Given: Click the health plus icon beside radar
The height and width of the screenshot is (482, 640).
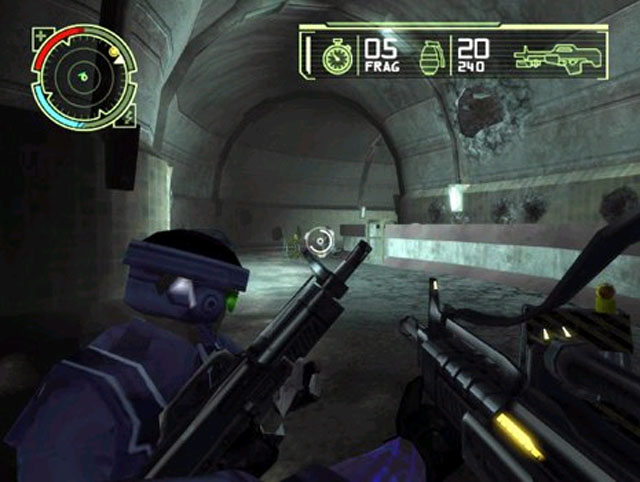Looking at the screenshot, I should [40, 37].
